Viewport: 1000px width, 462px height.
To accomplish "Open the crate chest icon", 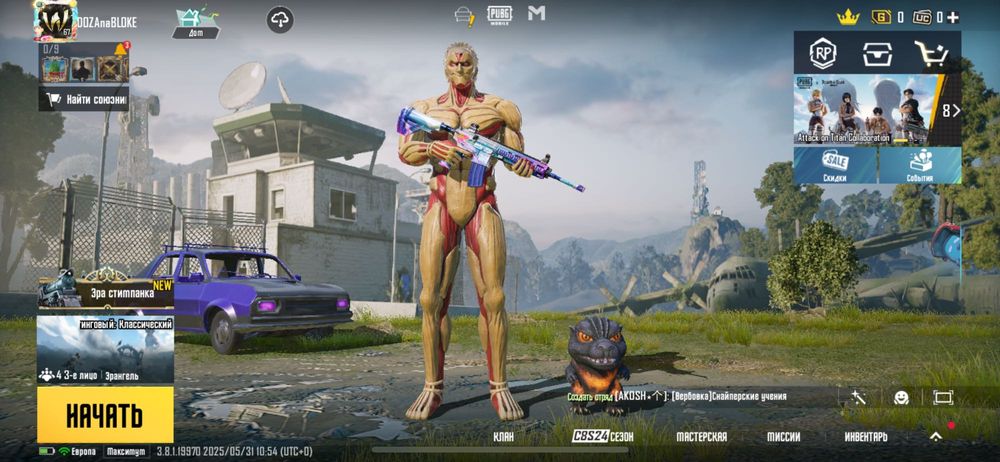I will tap(877, 53).
